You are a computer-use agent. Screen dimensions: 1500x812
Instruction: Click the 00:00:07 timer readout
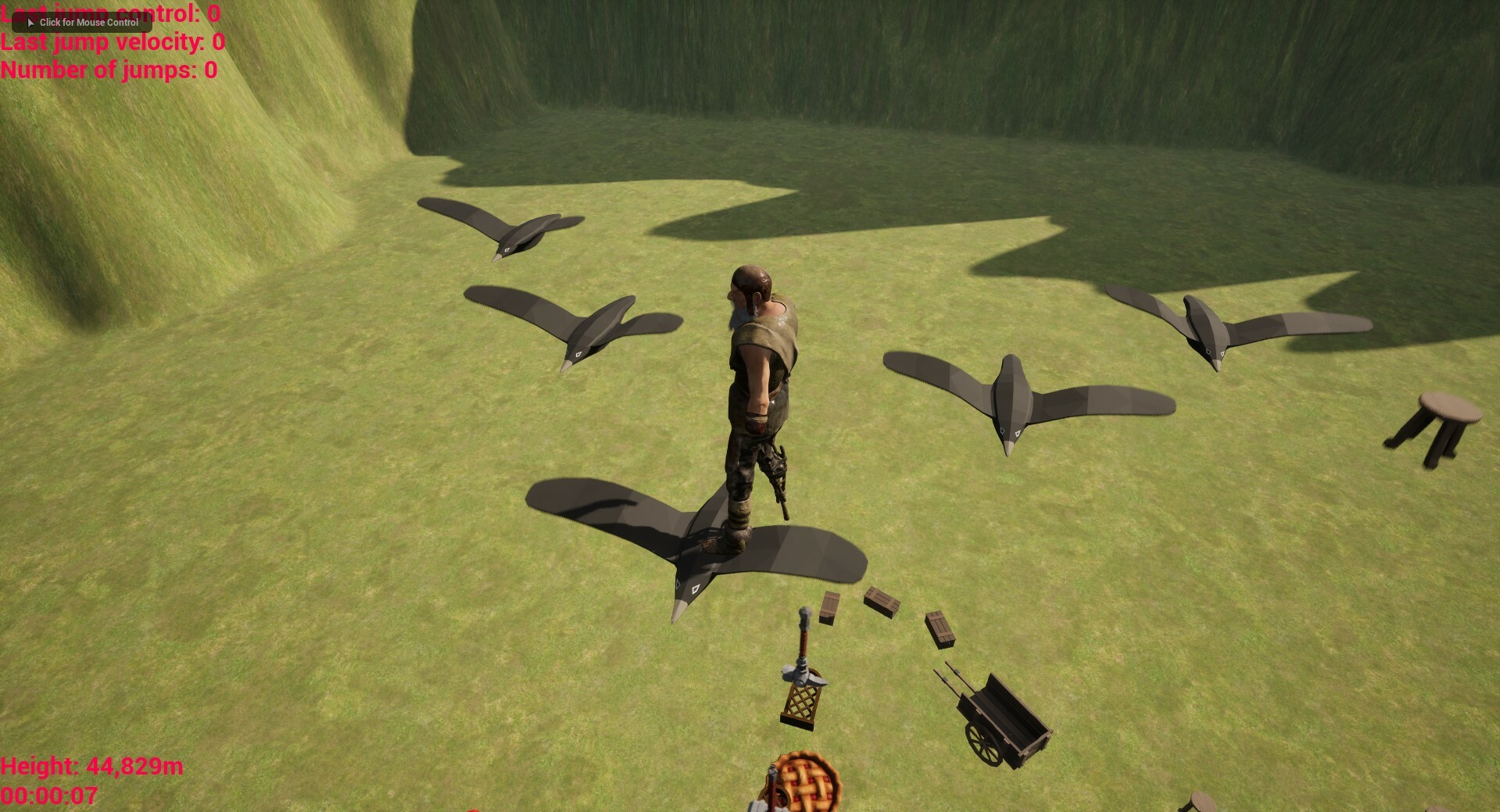[x=48, y=796]
